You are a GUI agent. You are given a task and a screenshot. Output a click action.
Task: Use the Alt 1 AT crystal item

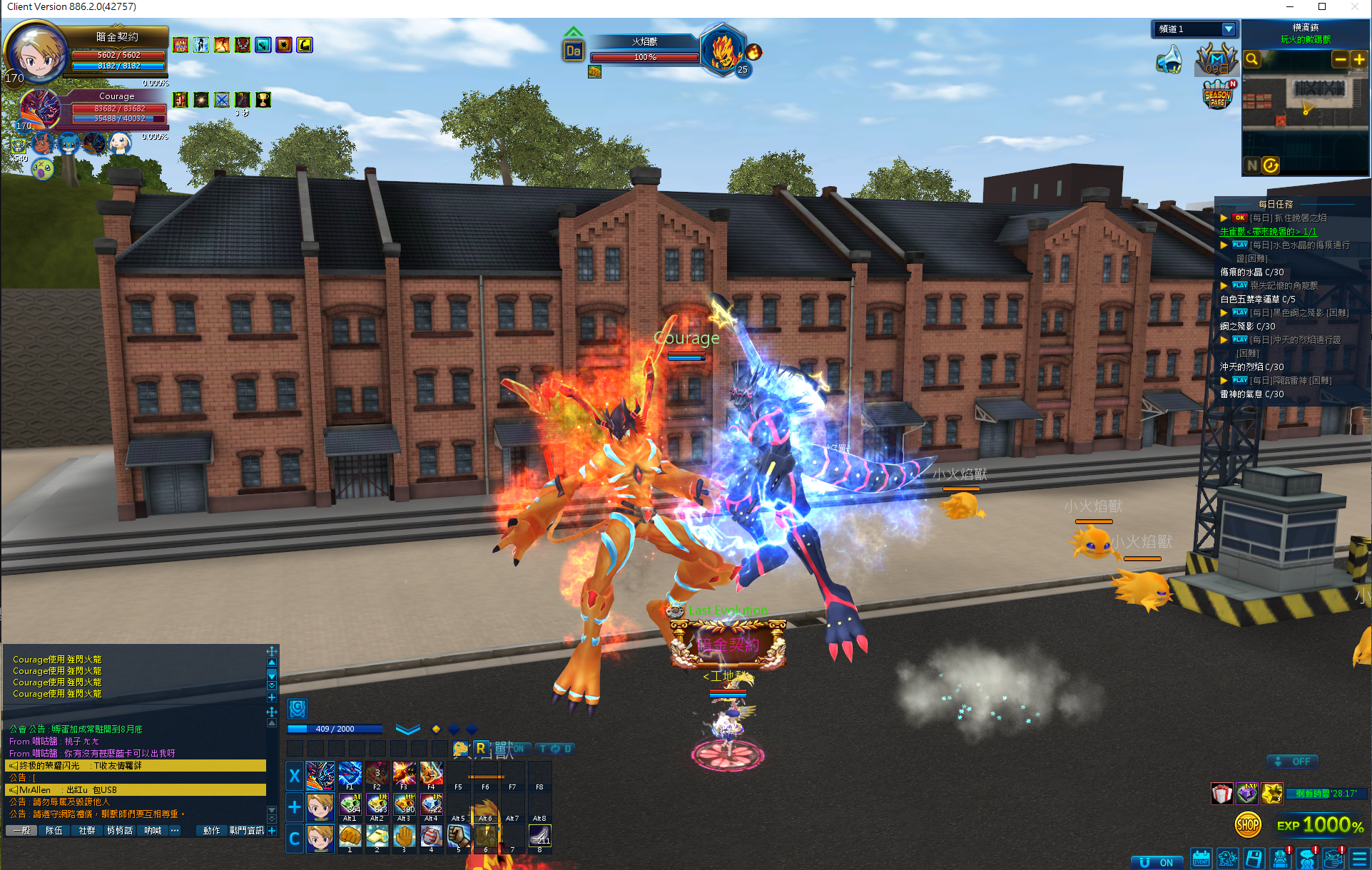tap(350, 806)
